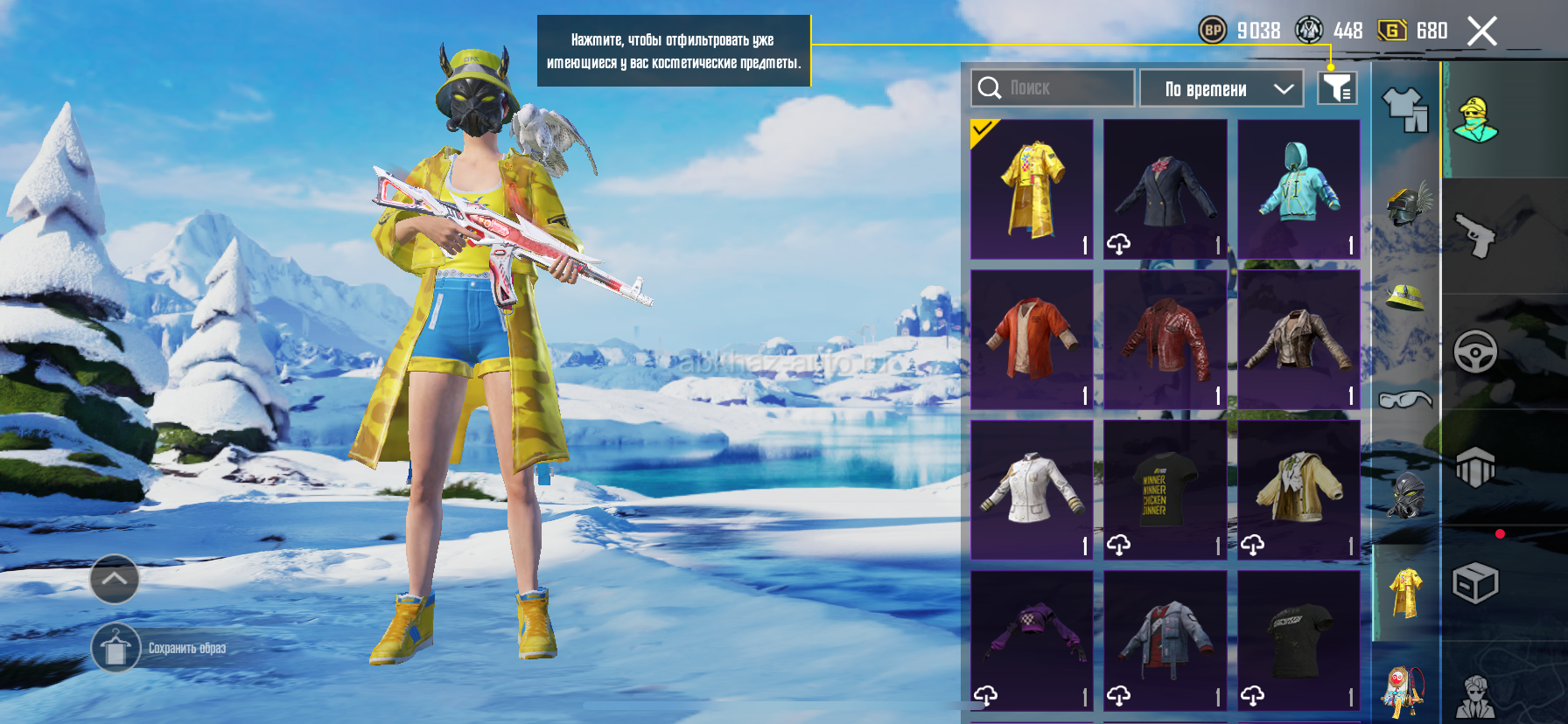Close the wardrobe screen with the X
Image resolution: width=1568 pixels, height=724 pixels.
pyautogui.click(x=1481, y=31)
